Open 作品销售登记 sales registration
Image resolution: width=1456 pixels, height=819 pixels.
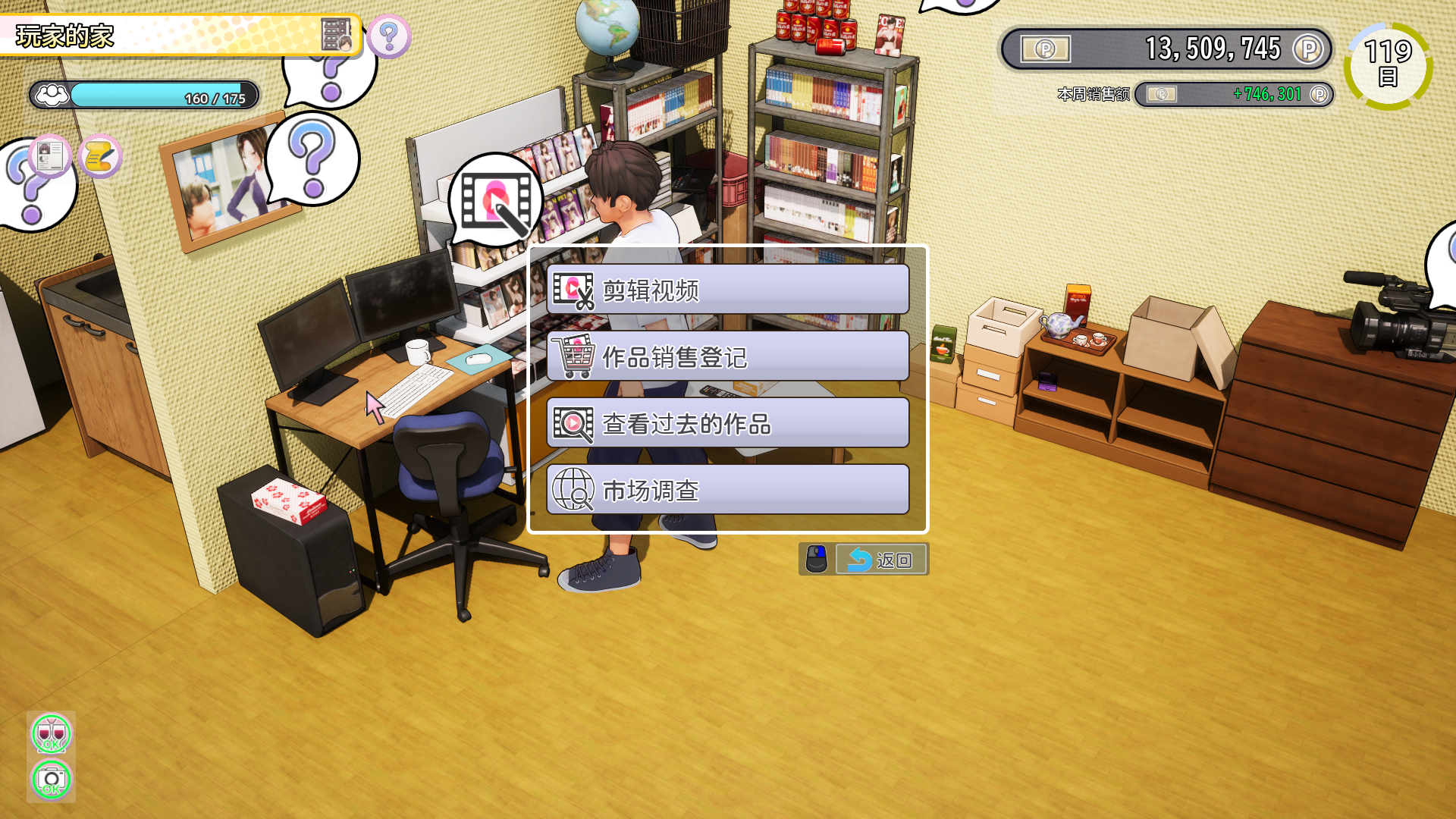tap(727, 356)
